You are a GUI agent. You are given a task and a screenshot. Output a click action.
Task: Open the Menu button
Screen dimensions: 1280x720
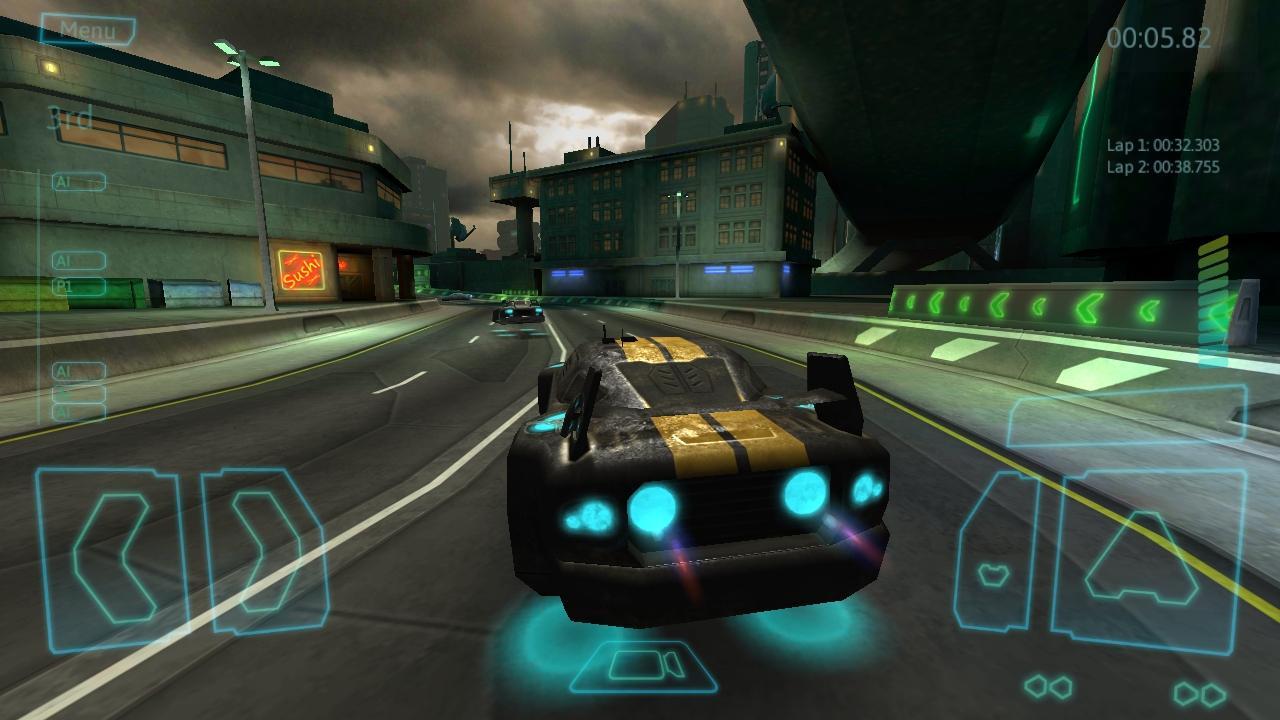[88, 30]
